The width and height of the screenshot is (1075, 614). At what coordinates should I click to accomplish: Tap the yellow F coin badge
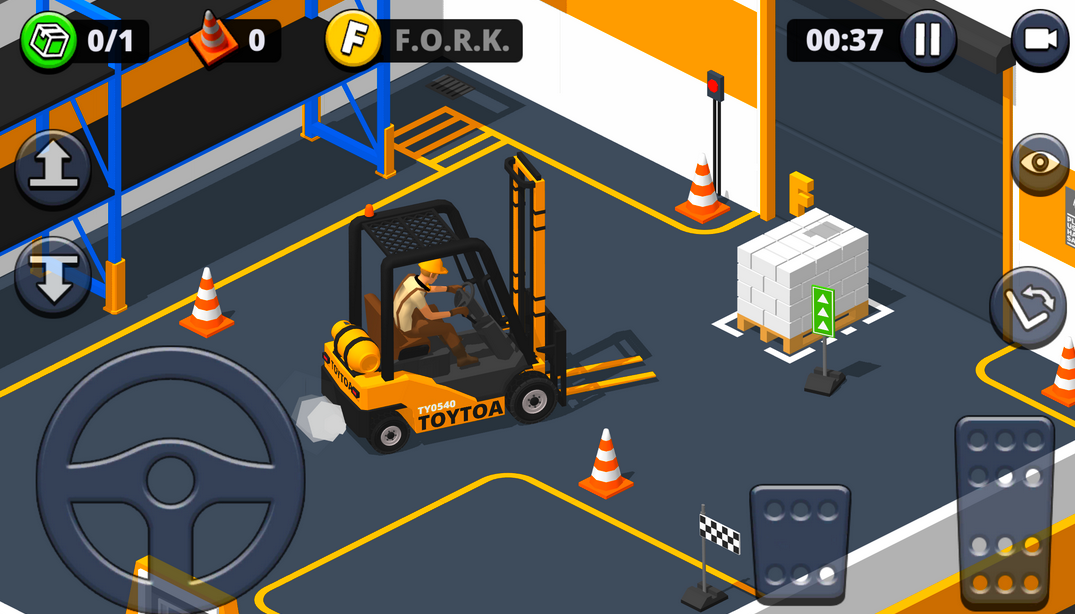[x=353, y=41]
